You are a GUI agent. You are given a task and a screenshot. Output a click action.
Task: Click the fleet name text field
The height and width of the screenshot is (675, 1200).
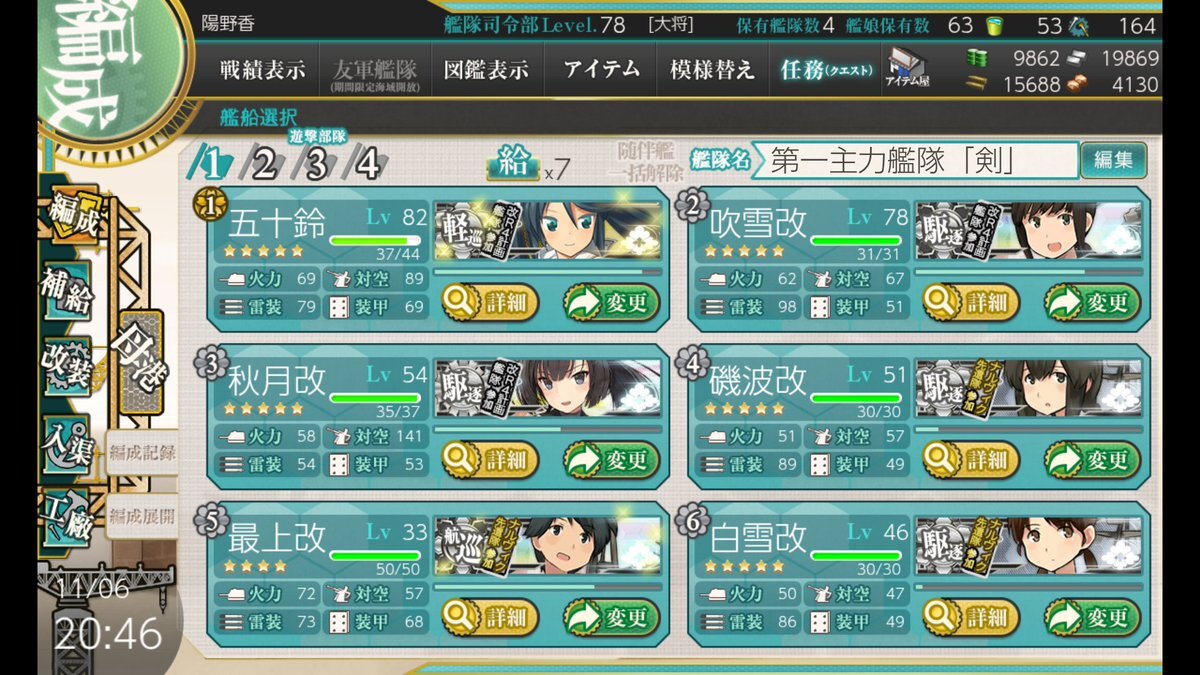[x=915, y=160]
